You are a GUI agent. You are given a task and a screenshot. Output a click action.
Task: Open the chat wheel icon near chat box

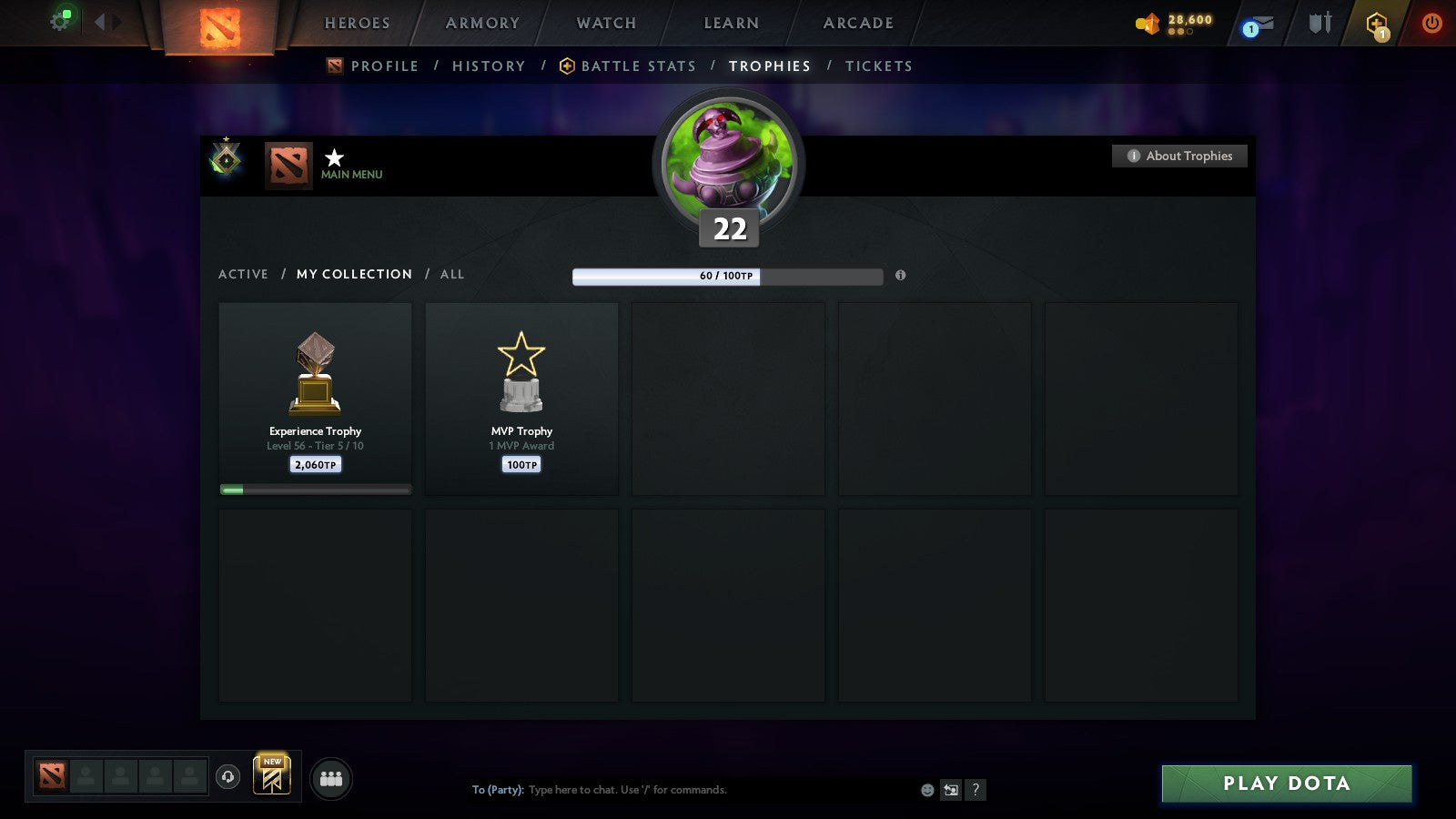(950, 790)
